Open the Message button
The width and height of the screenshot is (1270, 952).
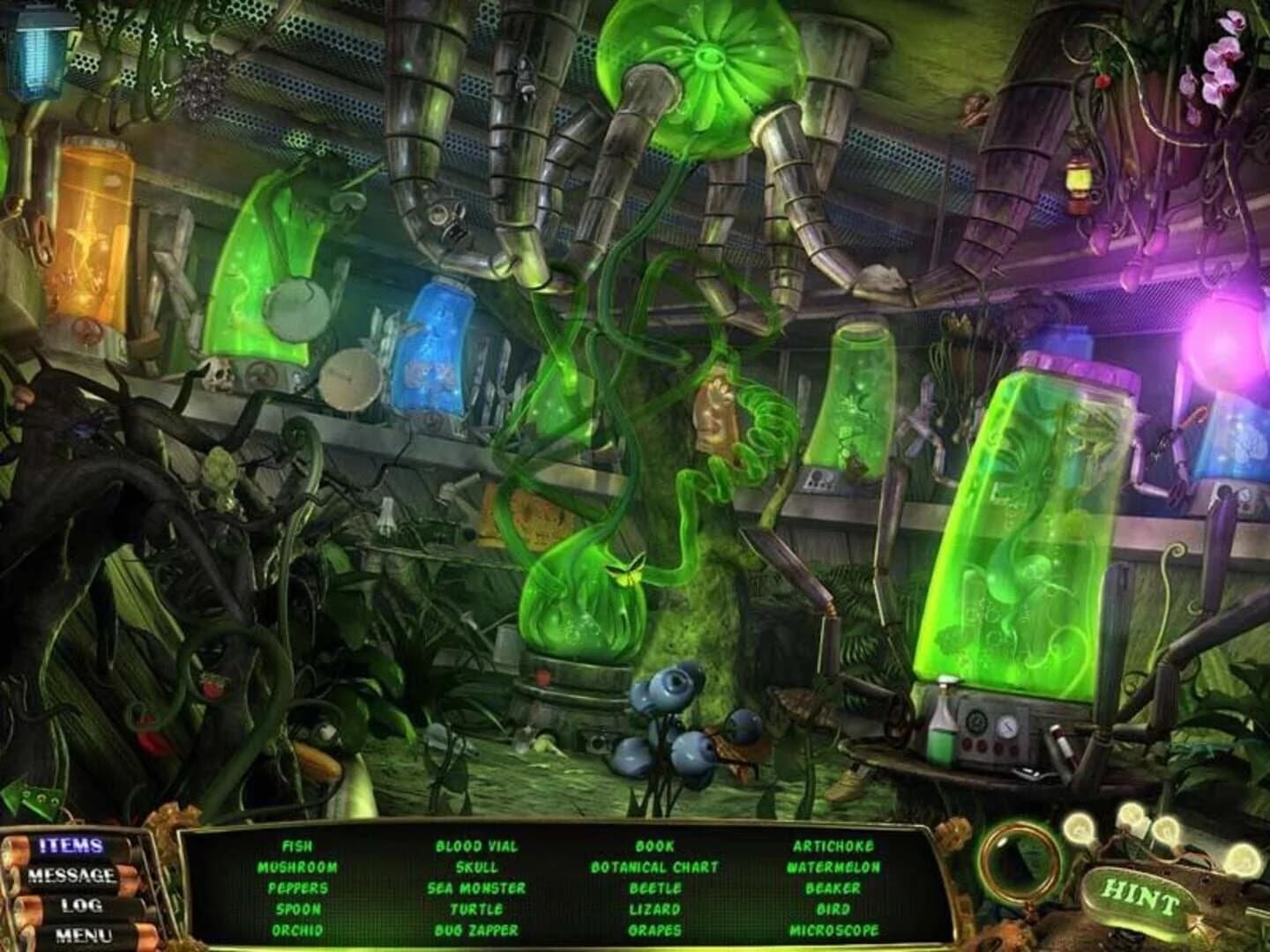(71, 876)
